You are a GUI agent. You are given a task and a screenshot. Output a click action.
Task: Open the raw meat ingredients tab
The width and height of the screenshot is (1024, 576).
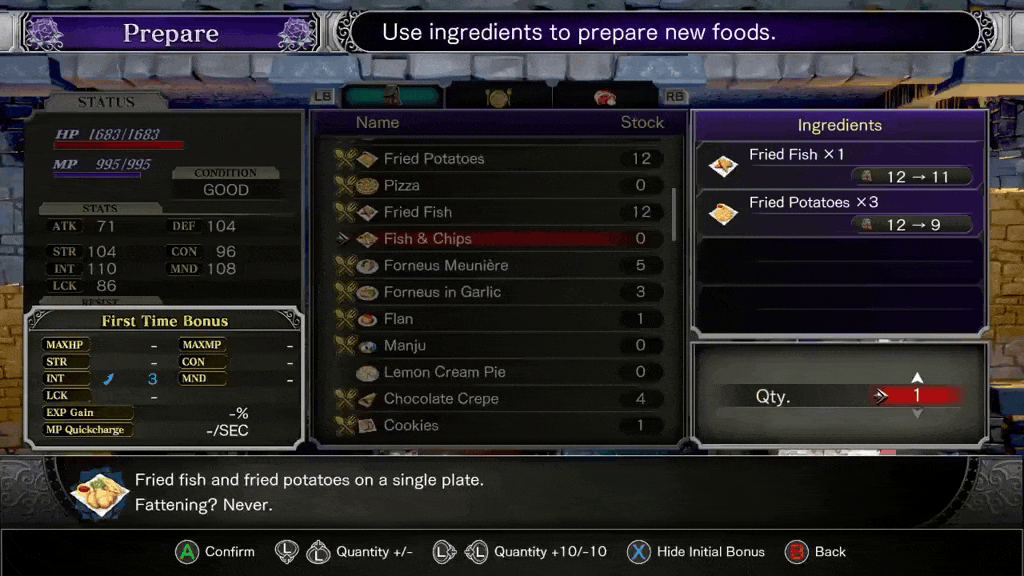pos(605,97)
